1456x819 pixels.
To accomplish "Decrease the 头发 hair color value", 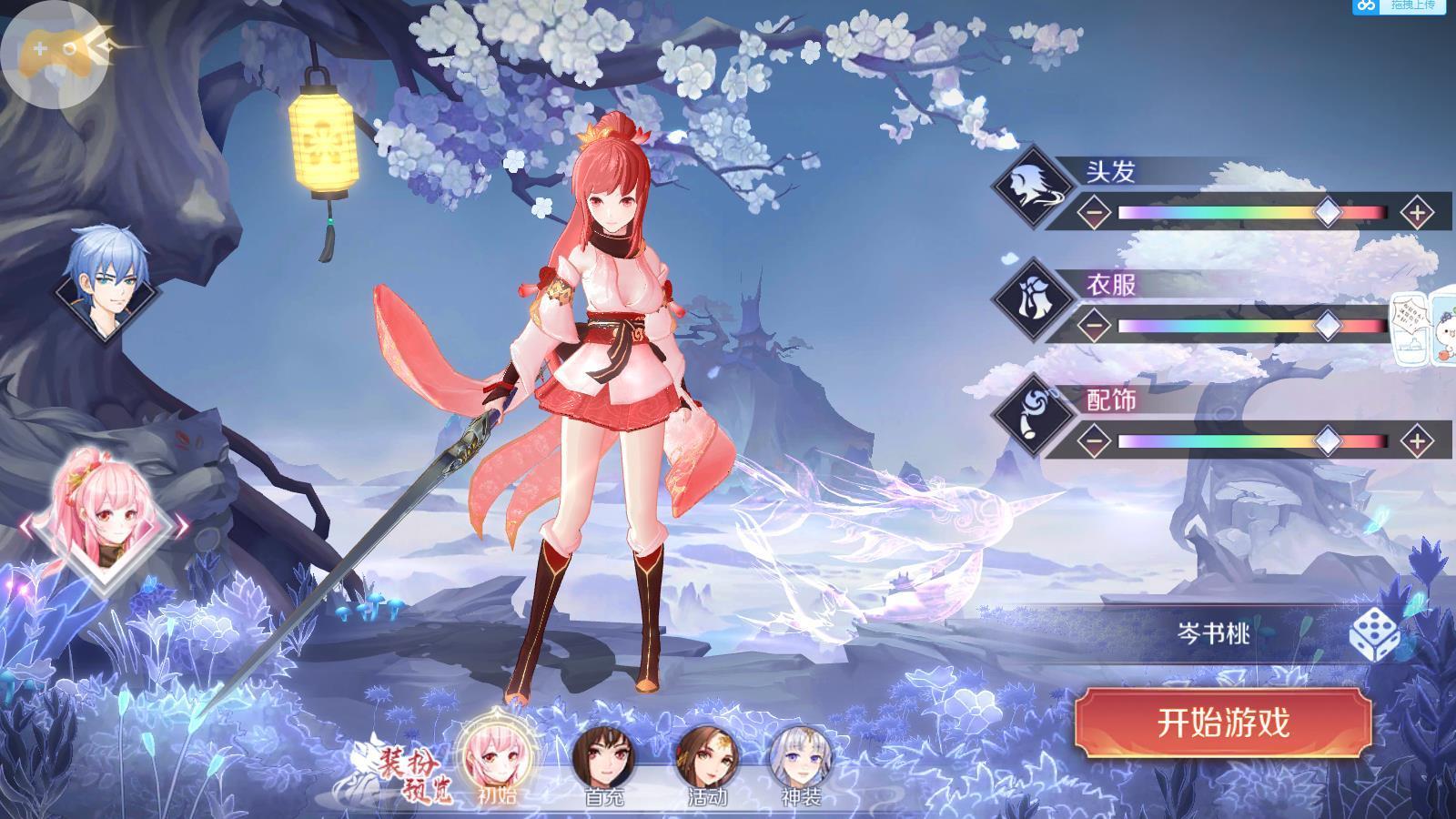I will pos(1095,213).
